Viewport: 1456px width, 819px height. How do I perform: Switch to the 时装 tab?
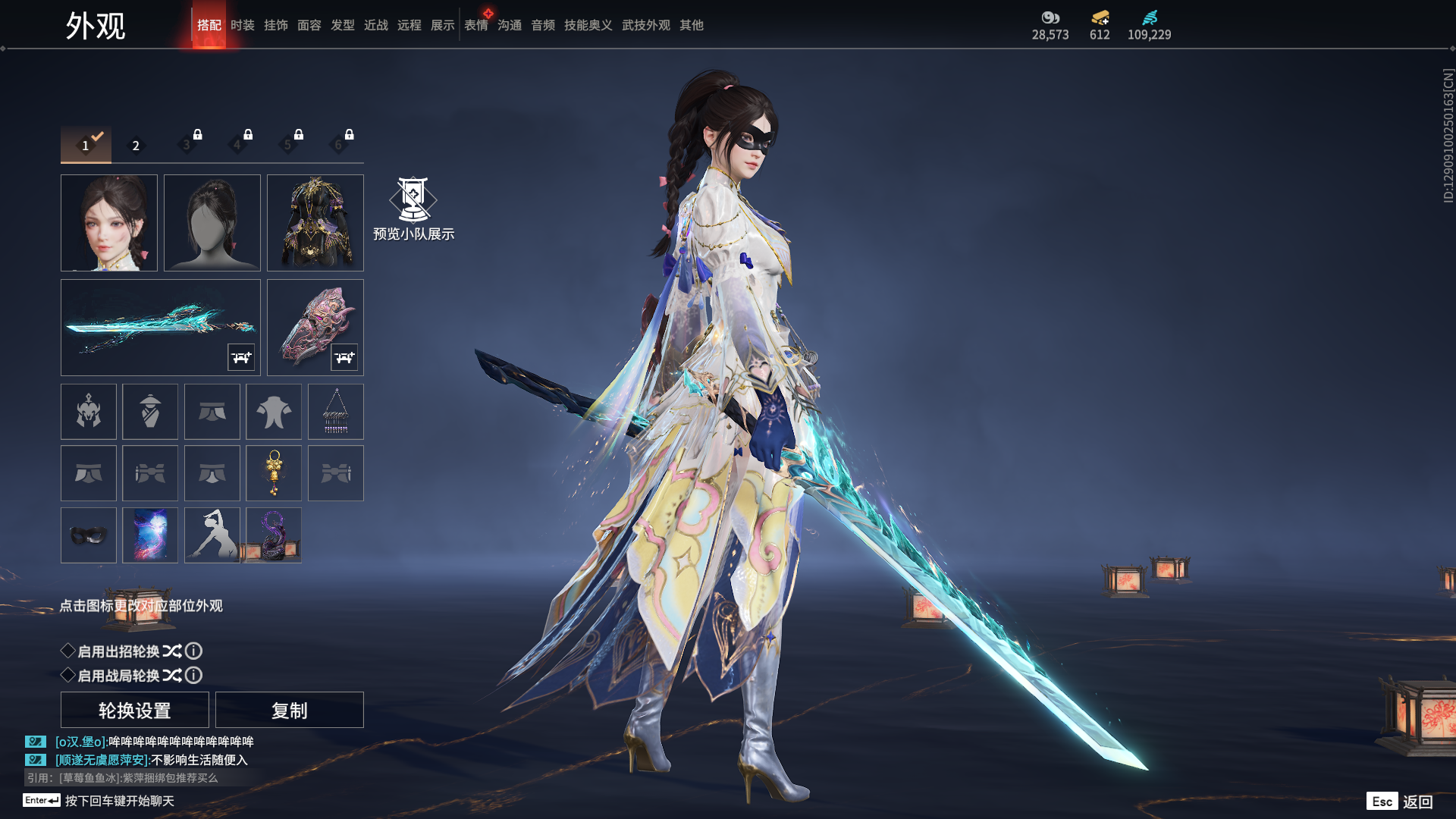242,25
